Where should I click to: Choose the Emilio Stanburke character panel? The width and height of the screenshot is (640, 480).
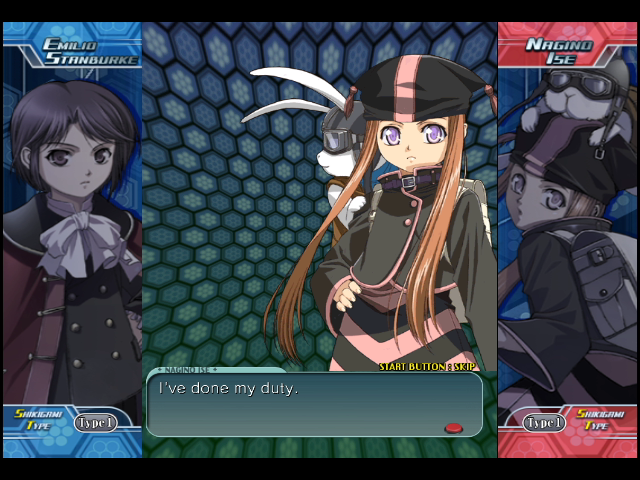point(71,230)
